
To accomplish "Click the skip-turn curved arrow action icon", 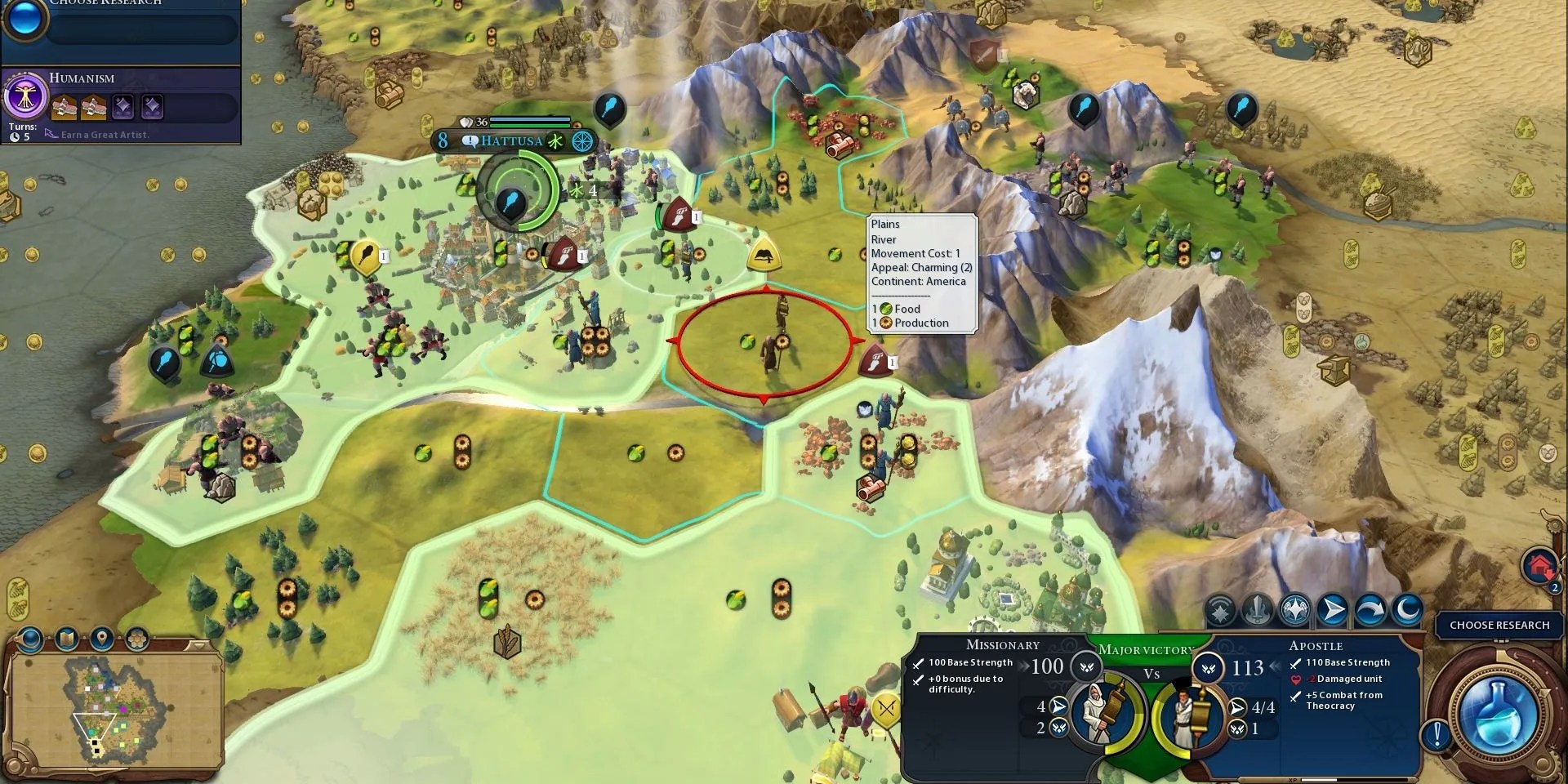I will pos(1370,608).
